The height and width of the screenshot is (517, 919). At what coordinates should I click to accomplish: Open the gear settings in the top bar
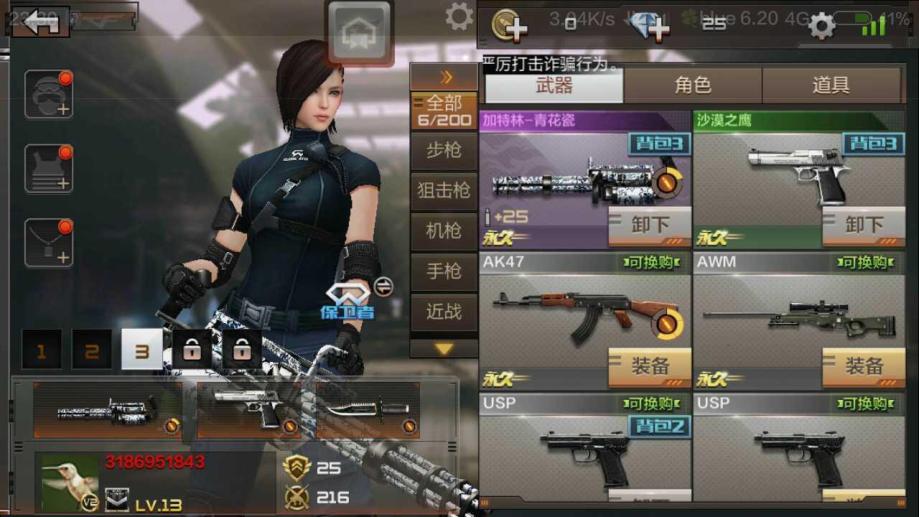click(821, 26)
